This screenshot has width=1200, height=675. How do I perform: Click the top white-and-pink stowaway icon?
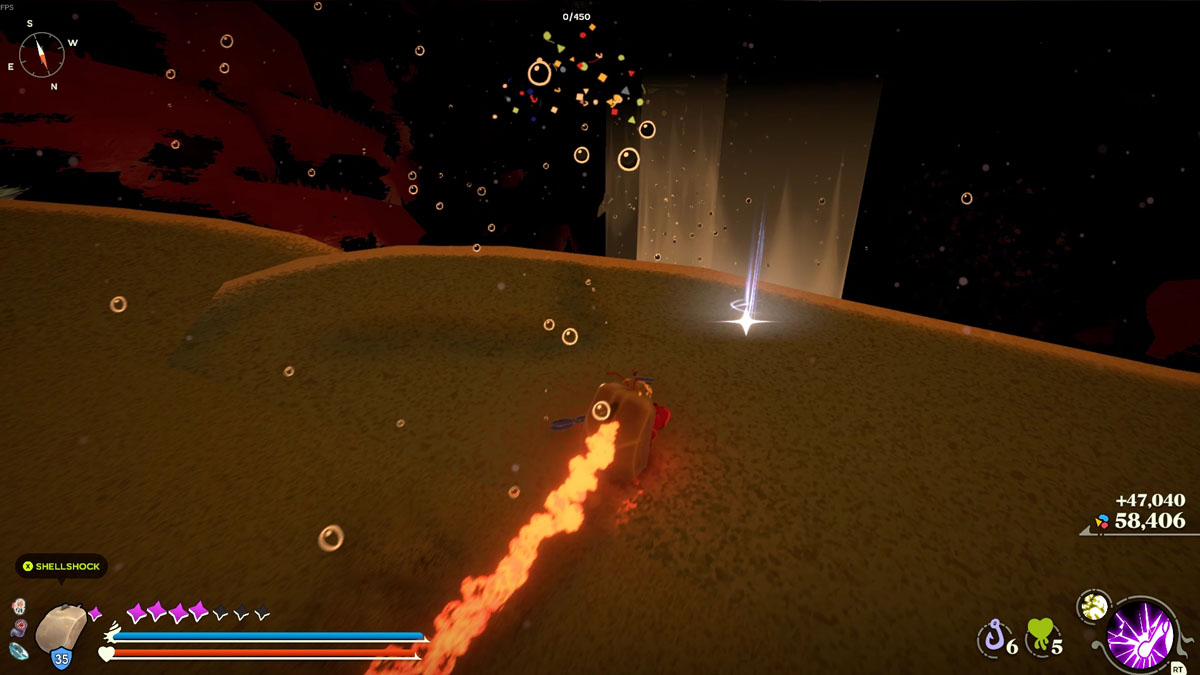pyautogui.click(x=19, y=606)
